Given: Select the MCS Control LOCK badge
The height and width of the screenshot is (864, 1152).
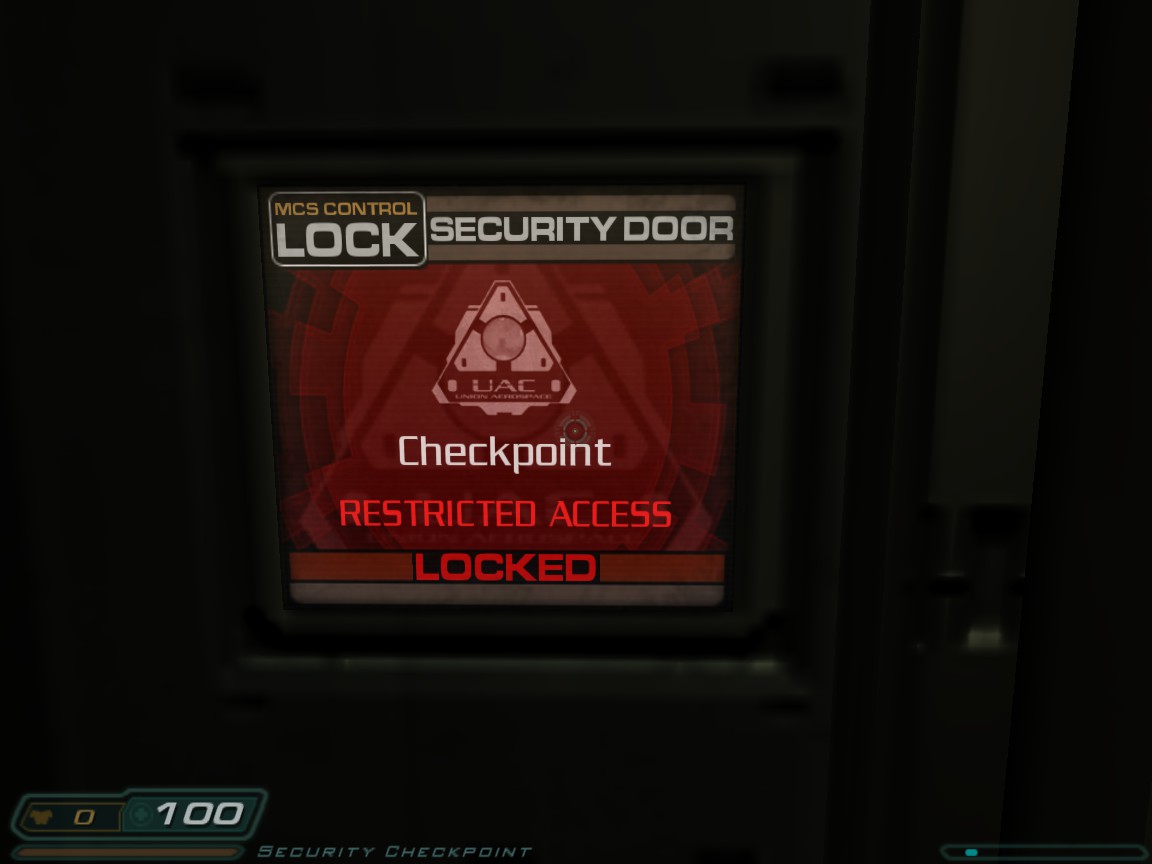Looking at the screenshot, I should click(347, 229).
